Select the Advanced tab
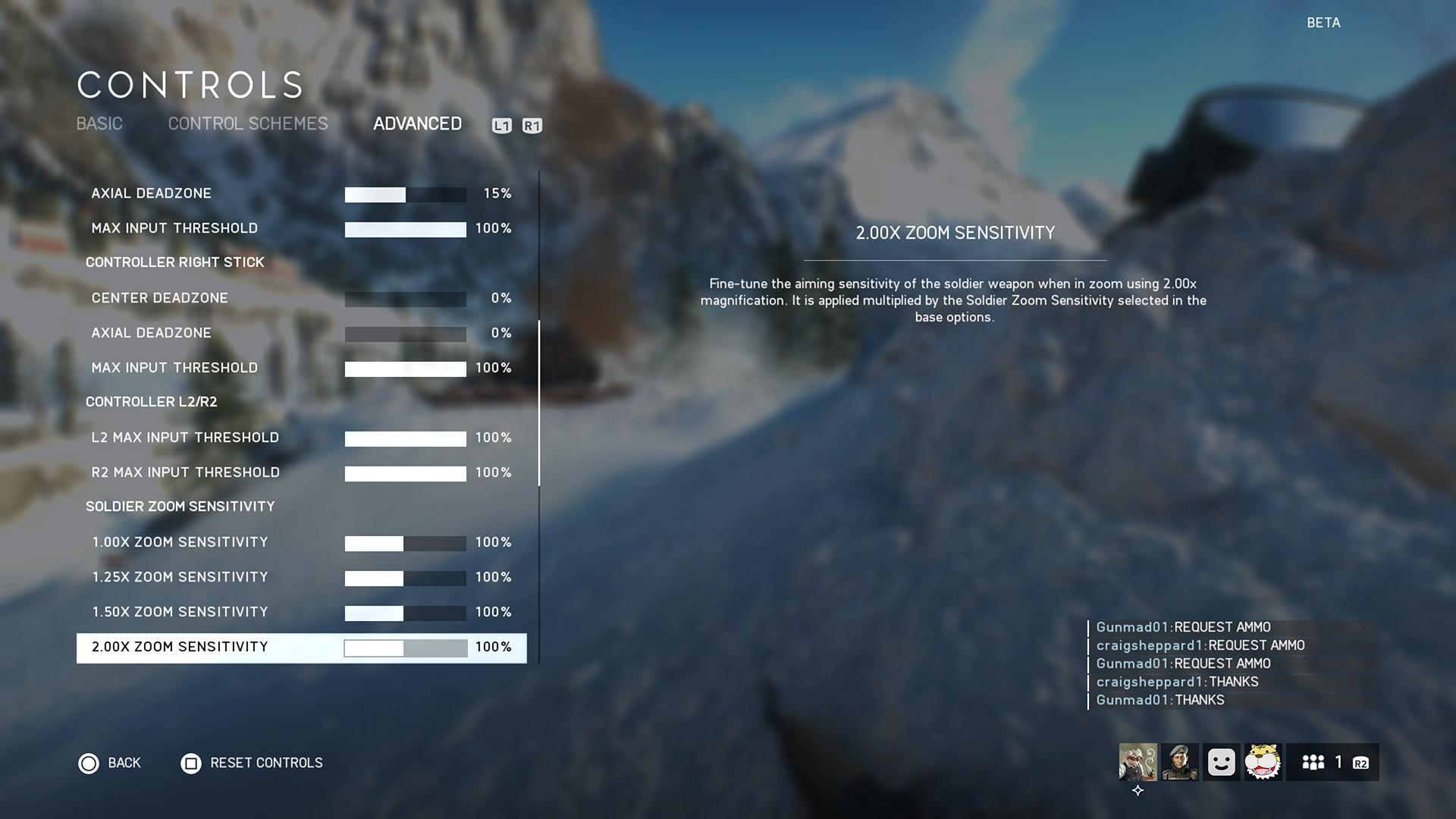1456x819 pixels. pyautogui.click(x=417, y=124)
